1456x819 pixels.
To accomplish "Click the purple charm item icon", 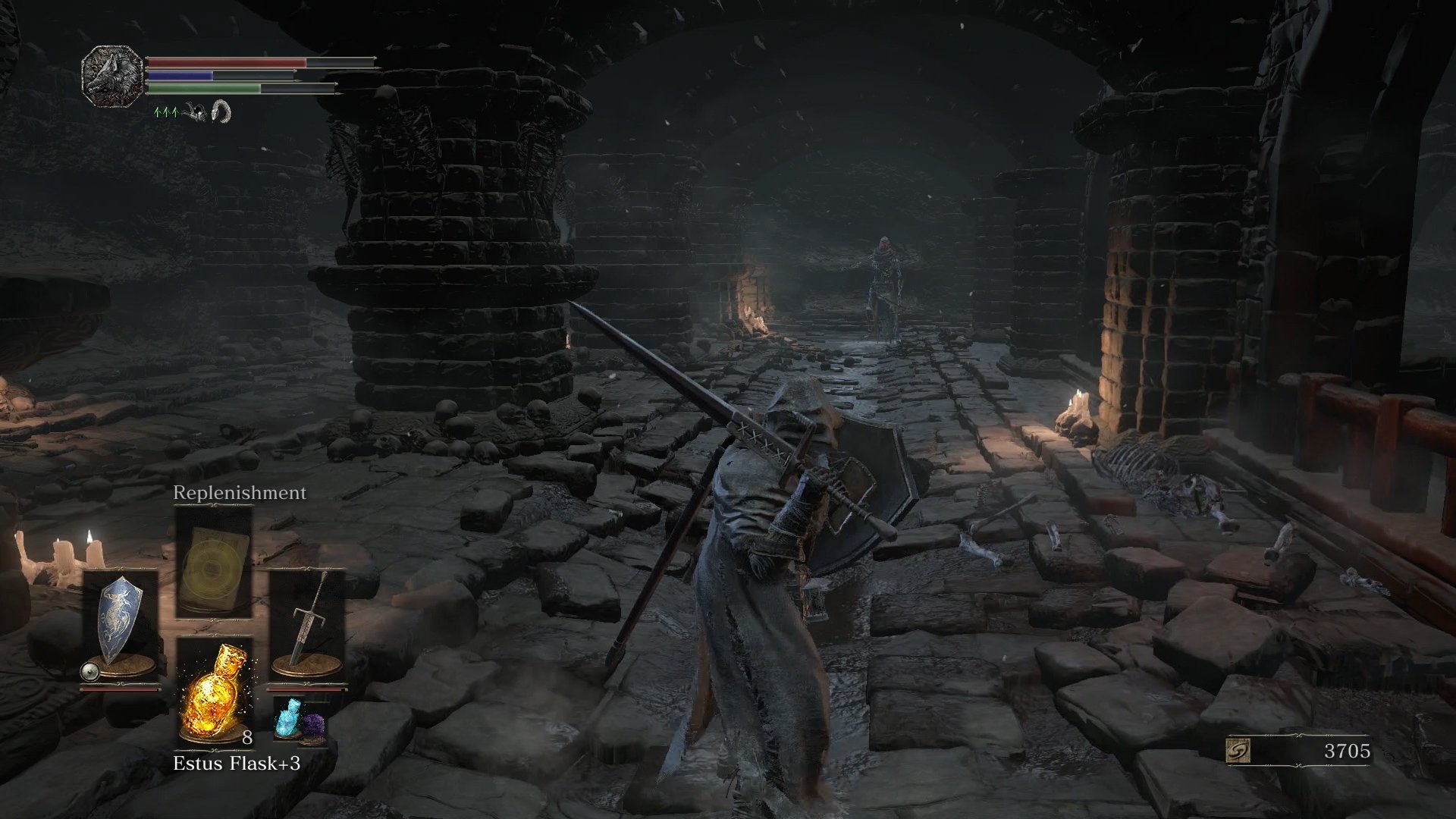I will [x=314, y=726].
